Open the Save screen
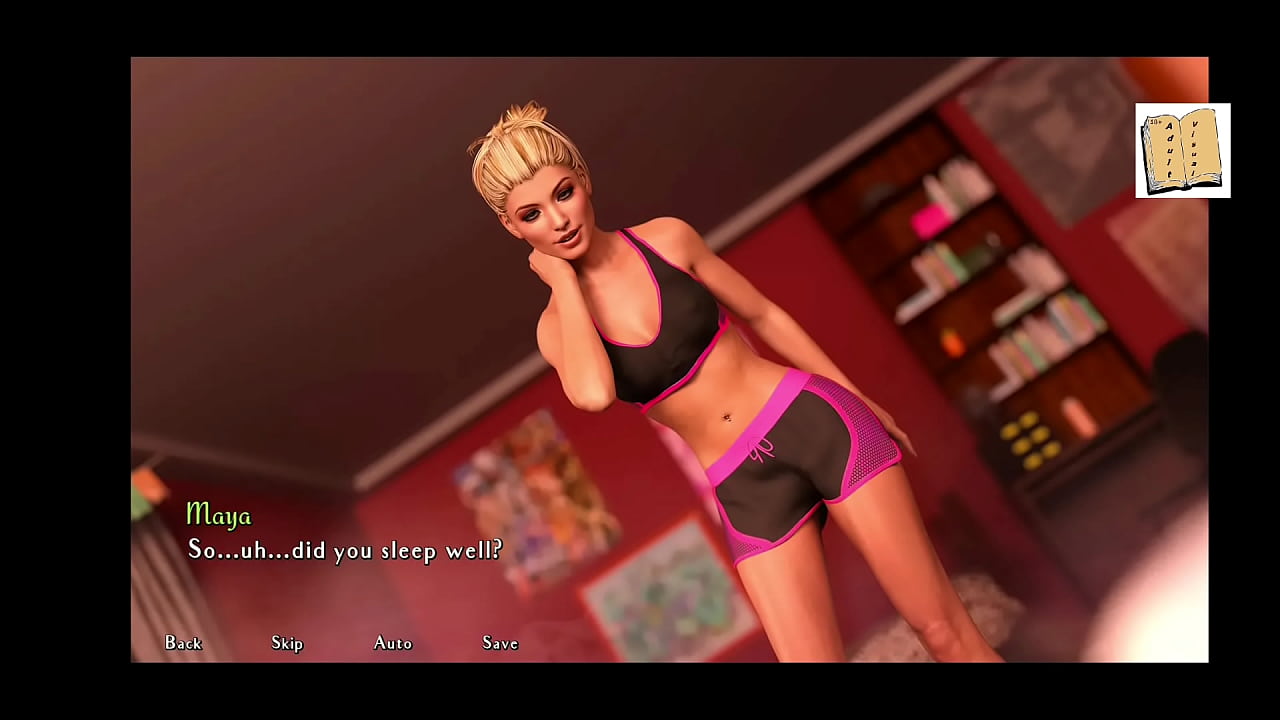The height and width of the screenshot is (720, 1280). pyautogui.click(x=499, y=644)
